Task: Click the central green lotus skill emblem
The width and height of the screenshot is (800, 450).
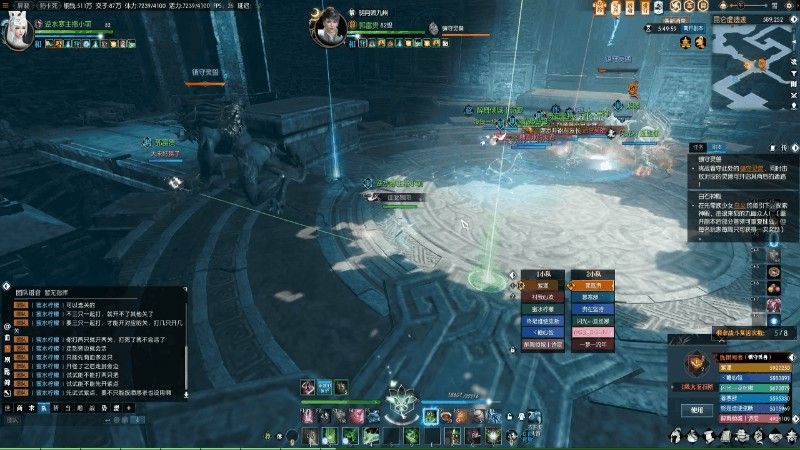Action: [x=400, y=405]
